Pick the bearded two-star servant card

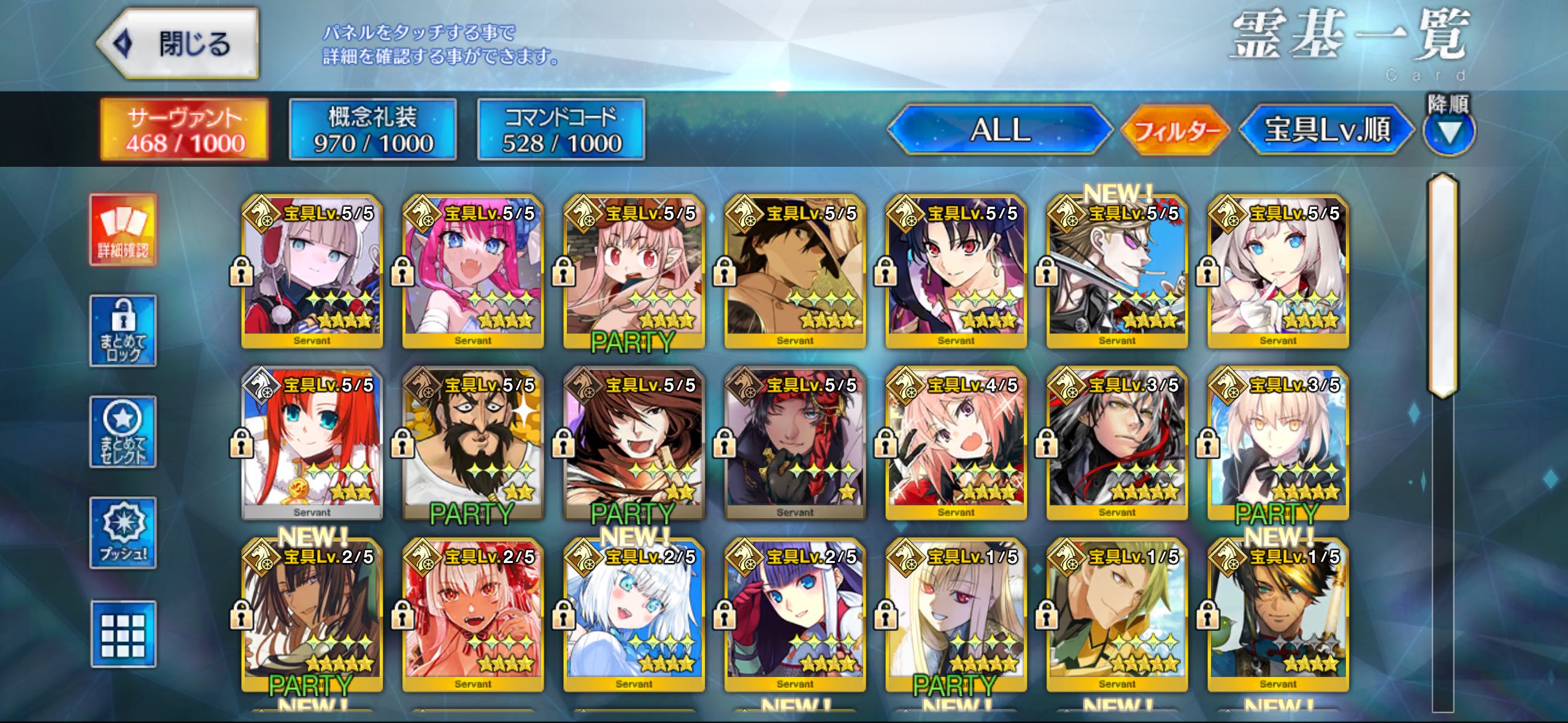(473, 443)
